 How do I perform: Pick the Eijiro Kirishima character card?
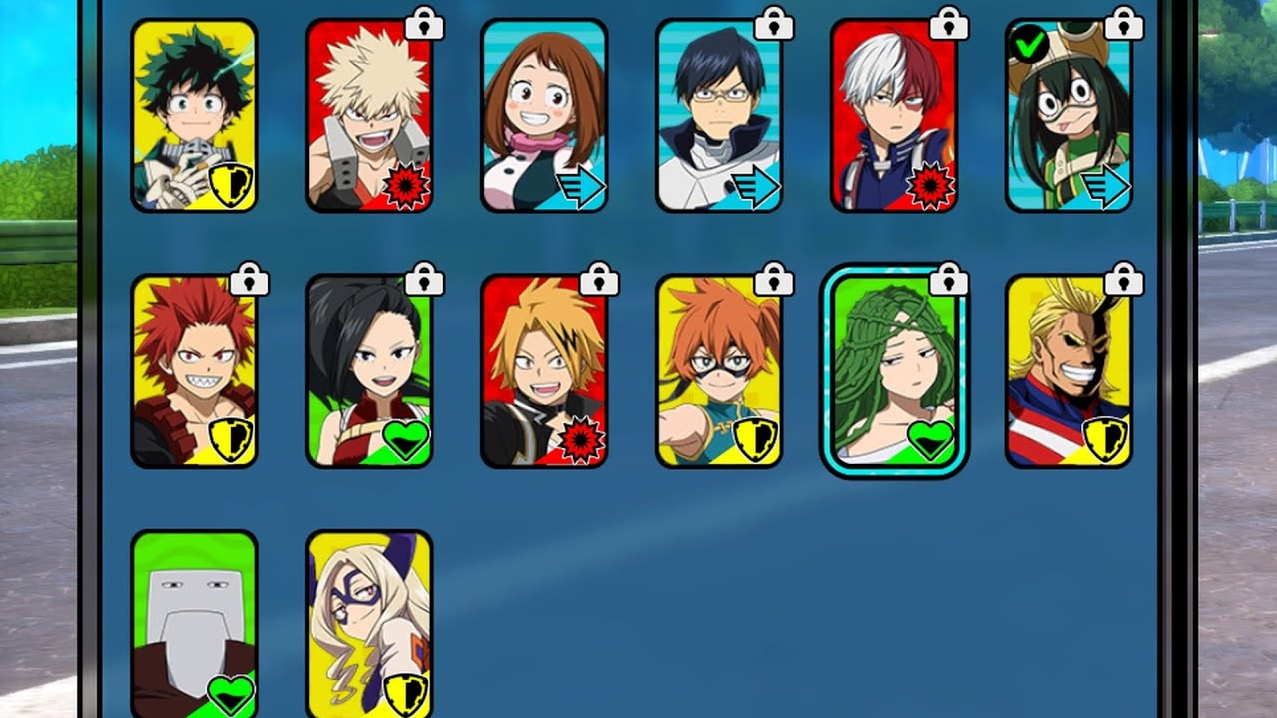194,371
